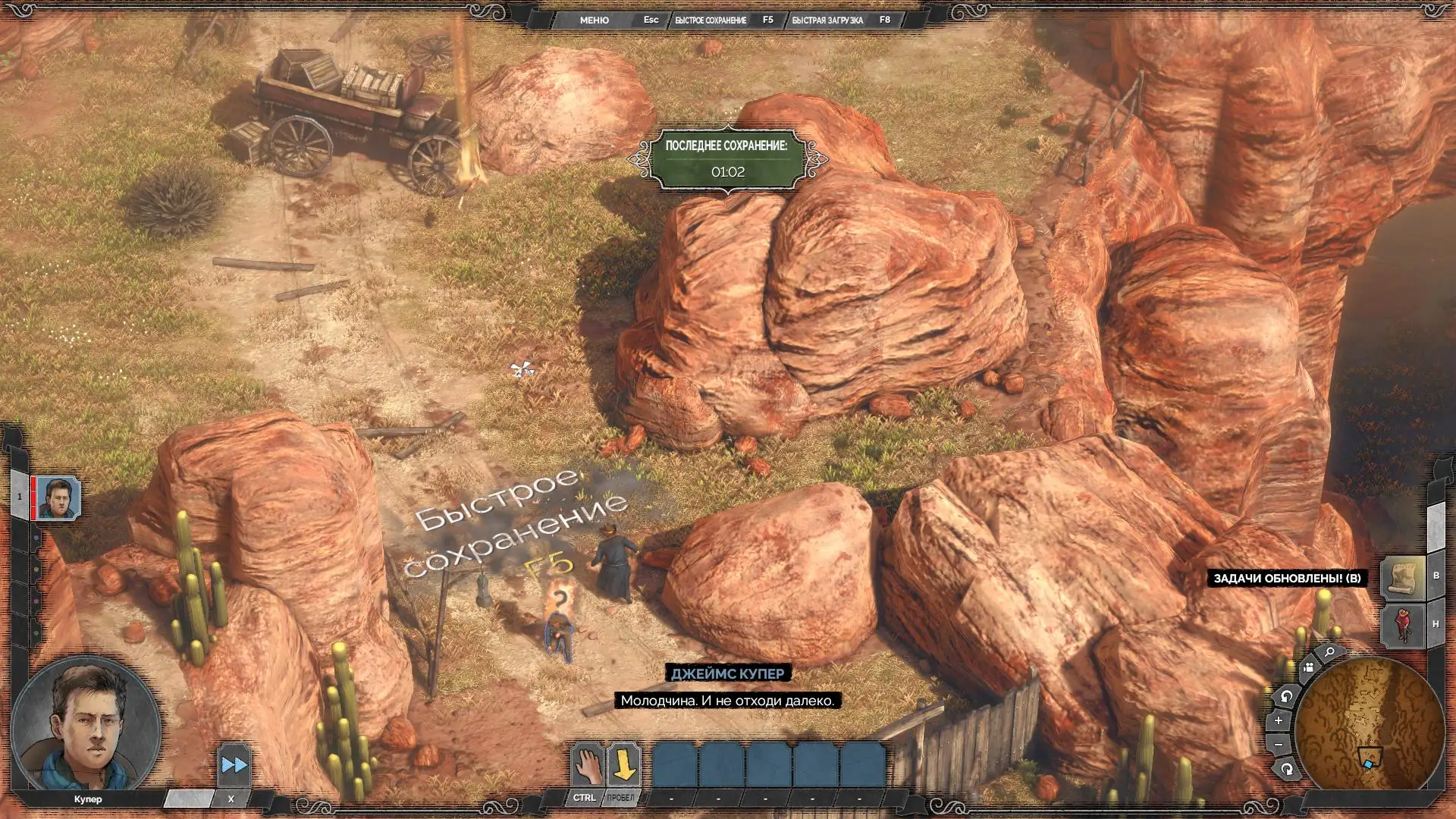Open the task list scroll icon
1456x819 pixels.
point(1403,577)
